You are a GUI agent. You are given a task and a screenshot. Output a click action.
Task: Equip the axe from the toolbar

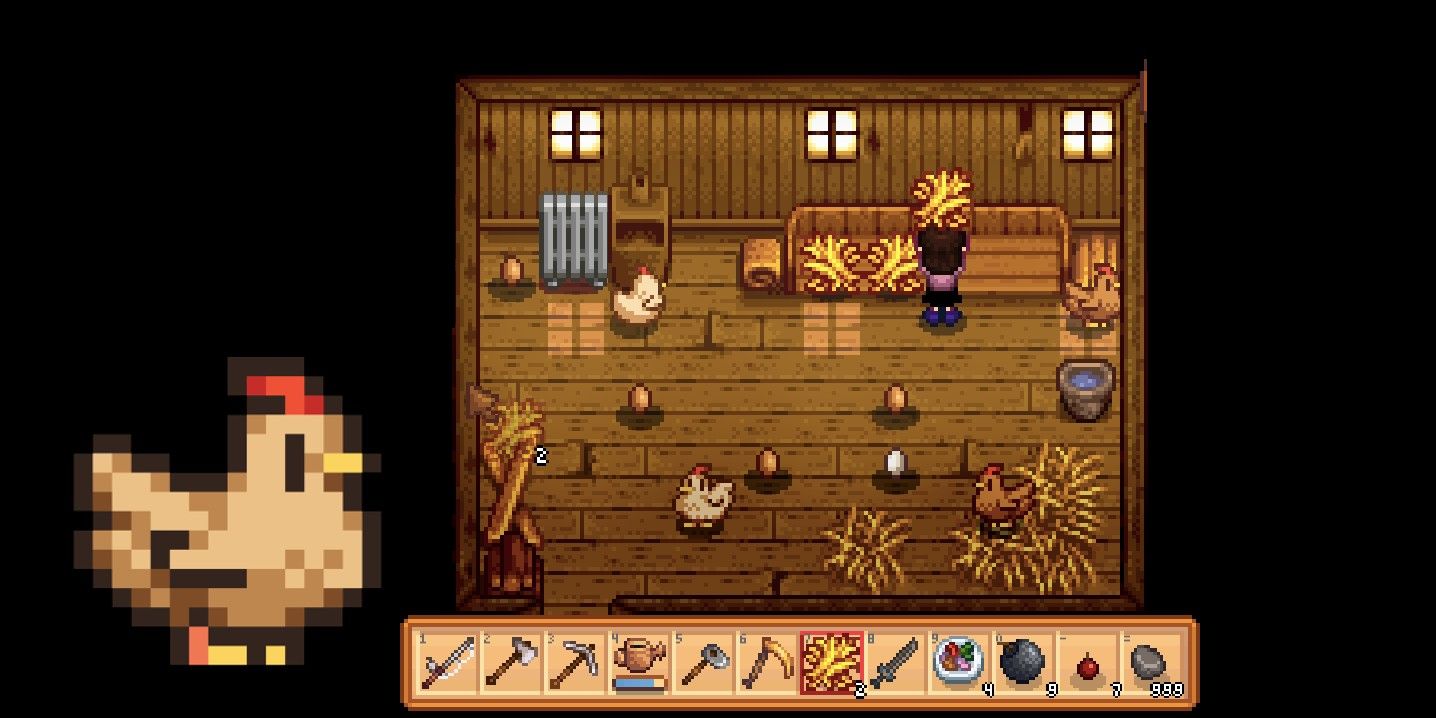click(510, 662)
